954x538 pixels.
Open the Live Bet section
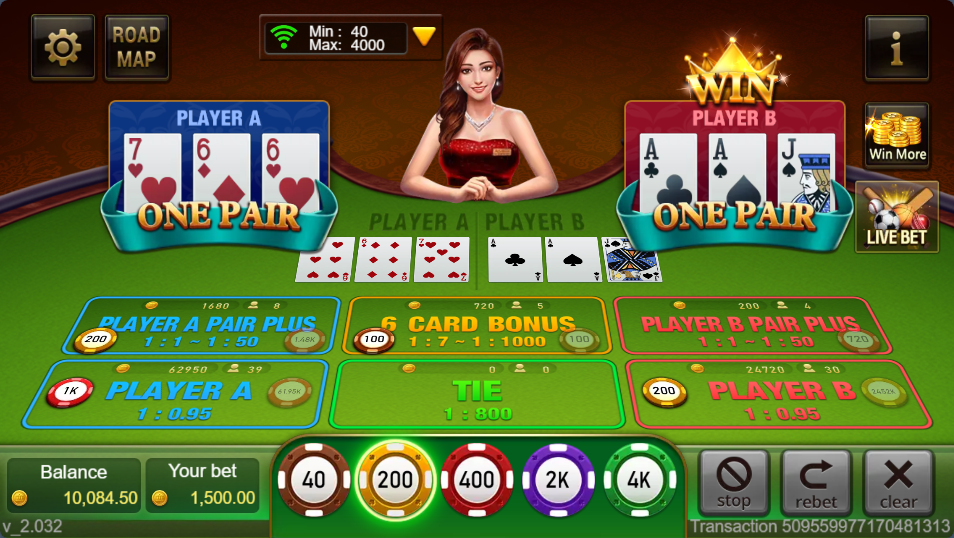(896, 216)
